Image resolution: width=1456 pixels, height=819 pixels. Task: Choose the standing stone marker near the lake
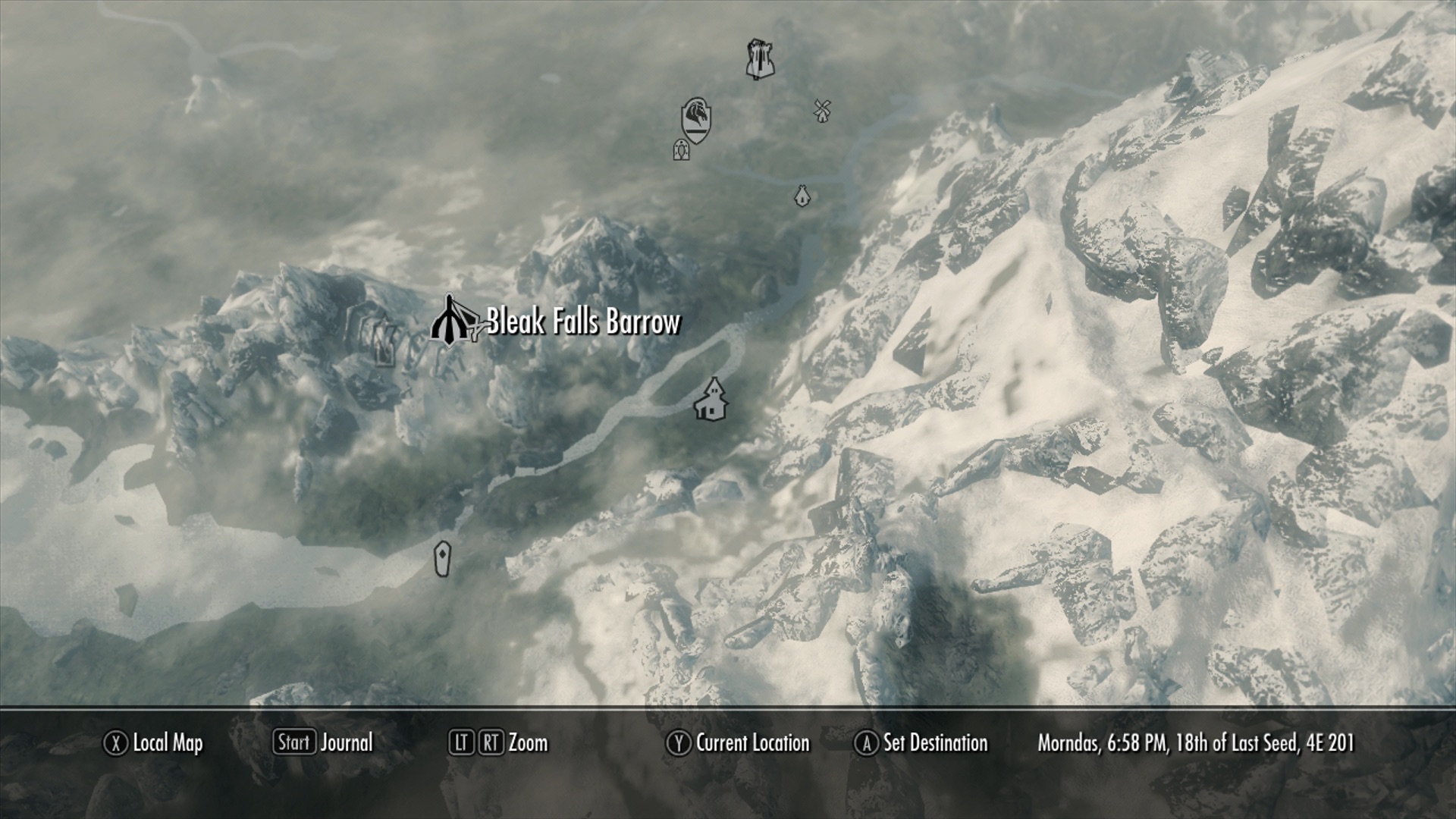(x=442, y=559)
